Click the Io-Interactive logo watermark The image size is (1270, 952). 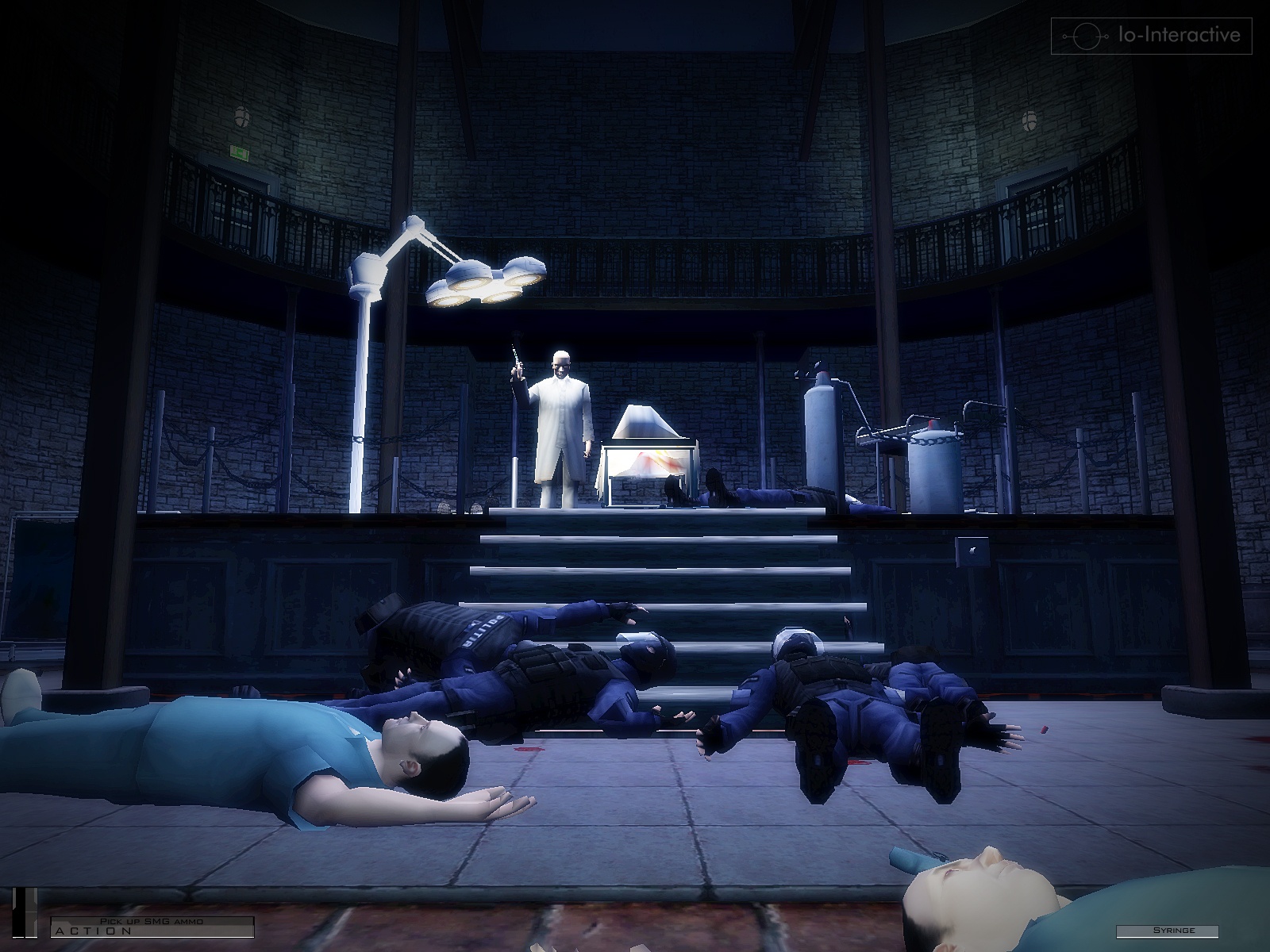click(1151, 36)
